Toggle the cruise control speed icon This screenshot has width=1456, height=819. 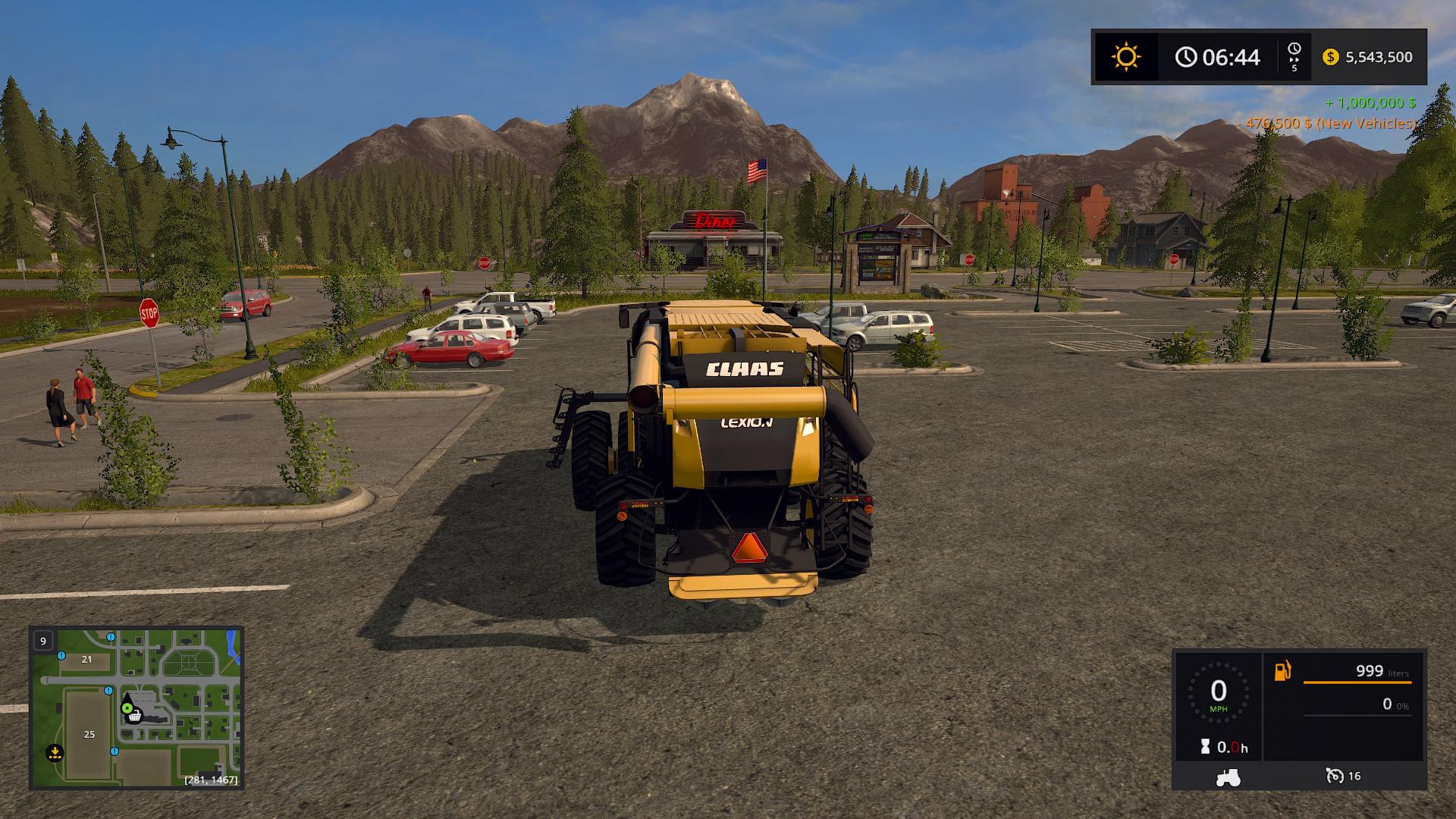coord(1335,776)
